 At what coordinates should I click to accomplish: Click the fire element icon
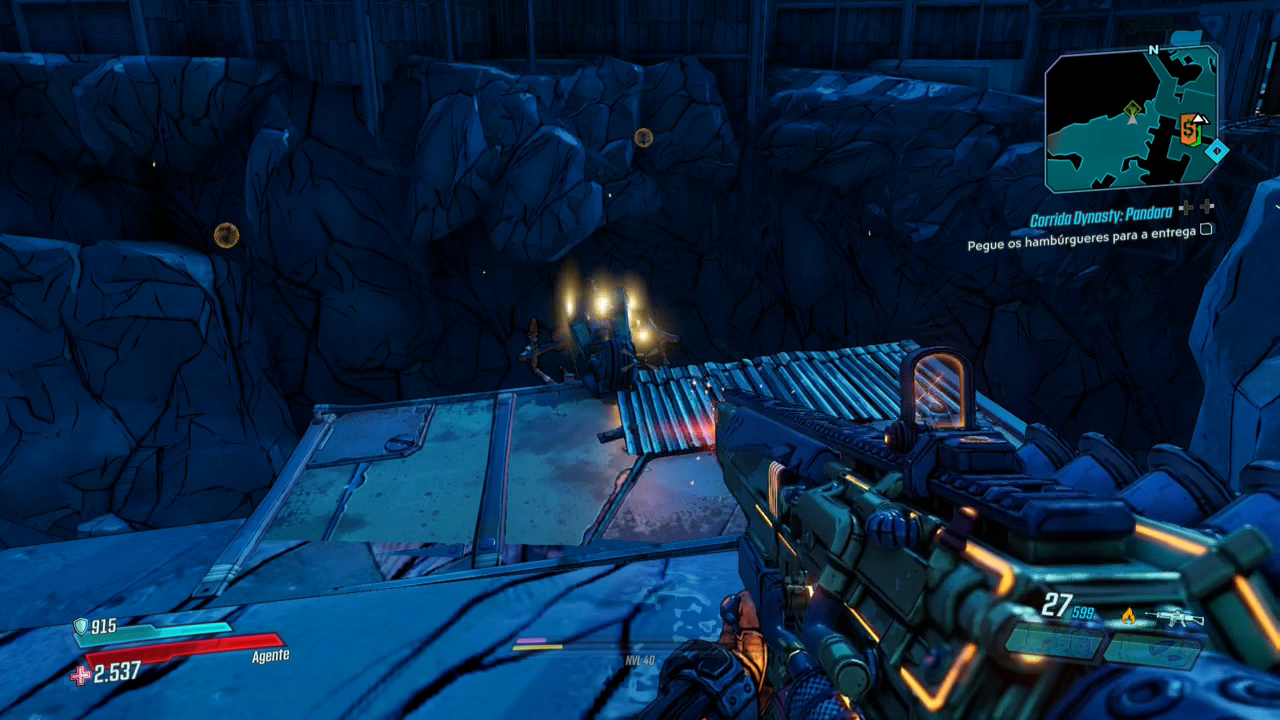click(x=1128, y=616)
